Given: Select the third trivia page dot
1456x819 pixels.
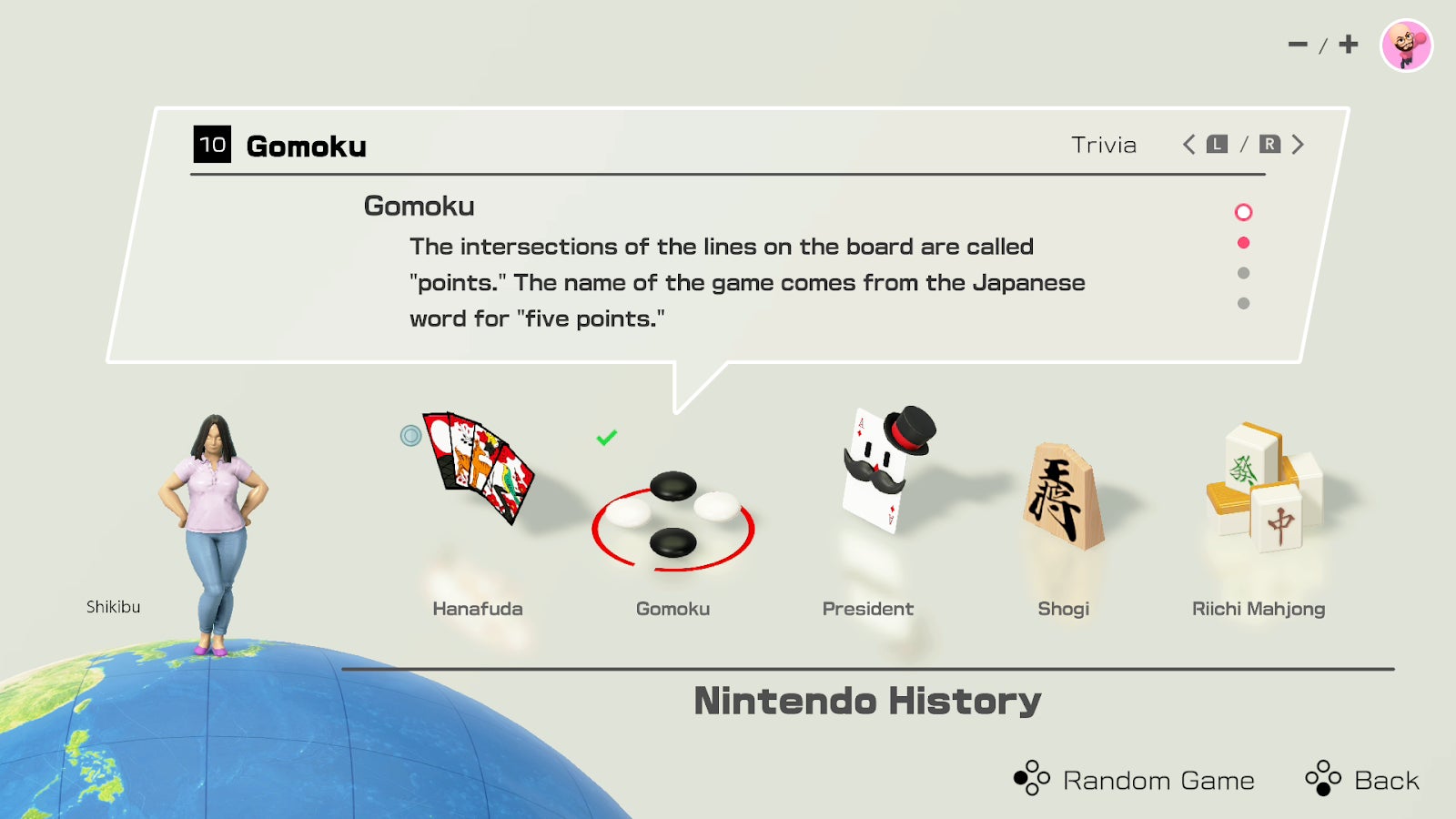Looking at the screenshot, I should 1245,272.
